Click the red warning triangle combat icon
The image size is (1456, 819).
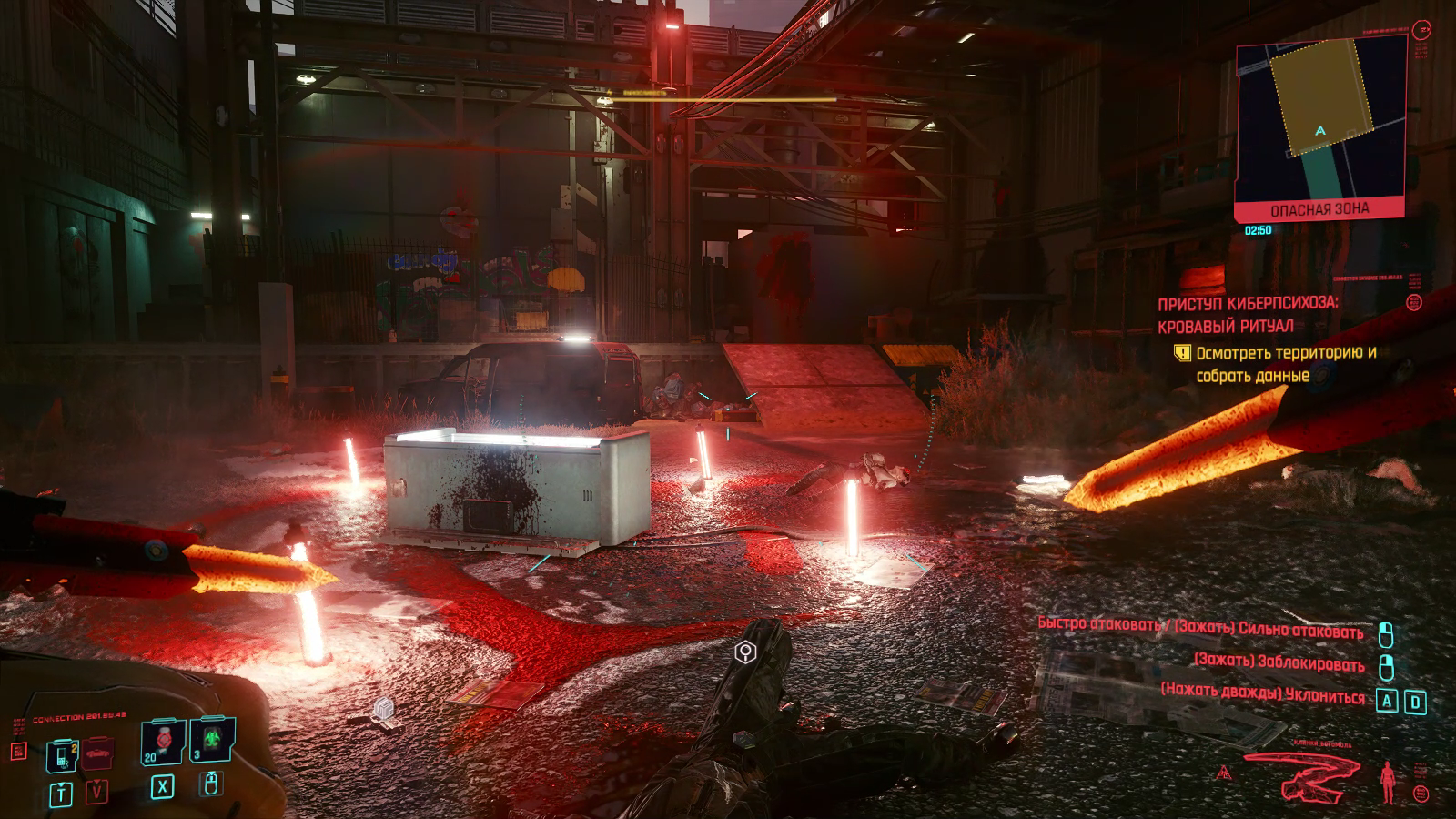pos(1225,773)
